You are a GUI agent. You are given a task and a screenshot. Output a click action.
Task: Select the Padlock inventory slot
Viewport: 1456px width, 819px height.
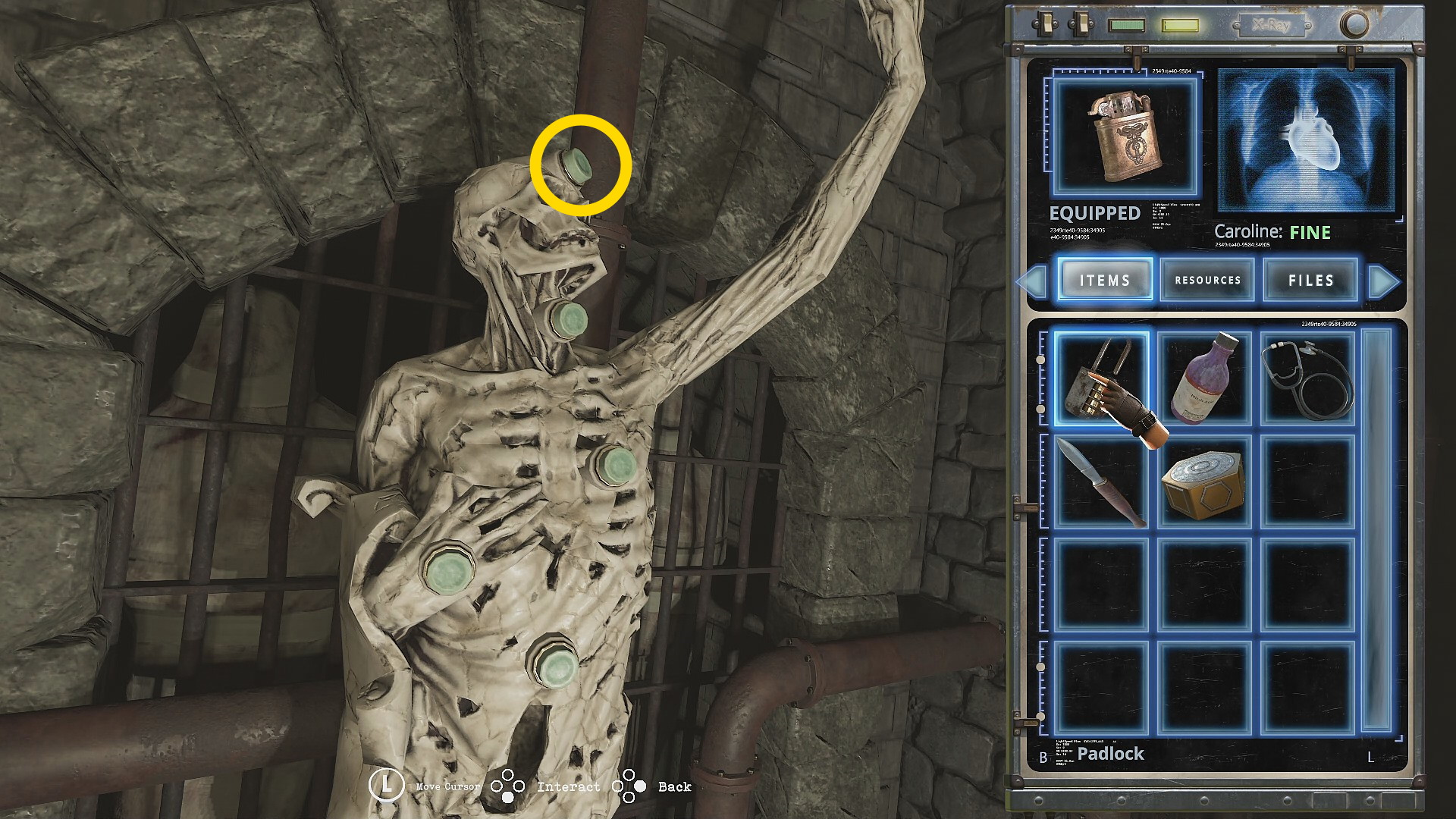1101,378
